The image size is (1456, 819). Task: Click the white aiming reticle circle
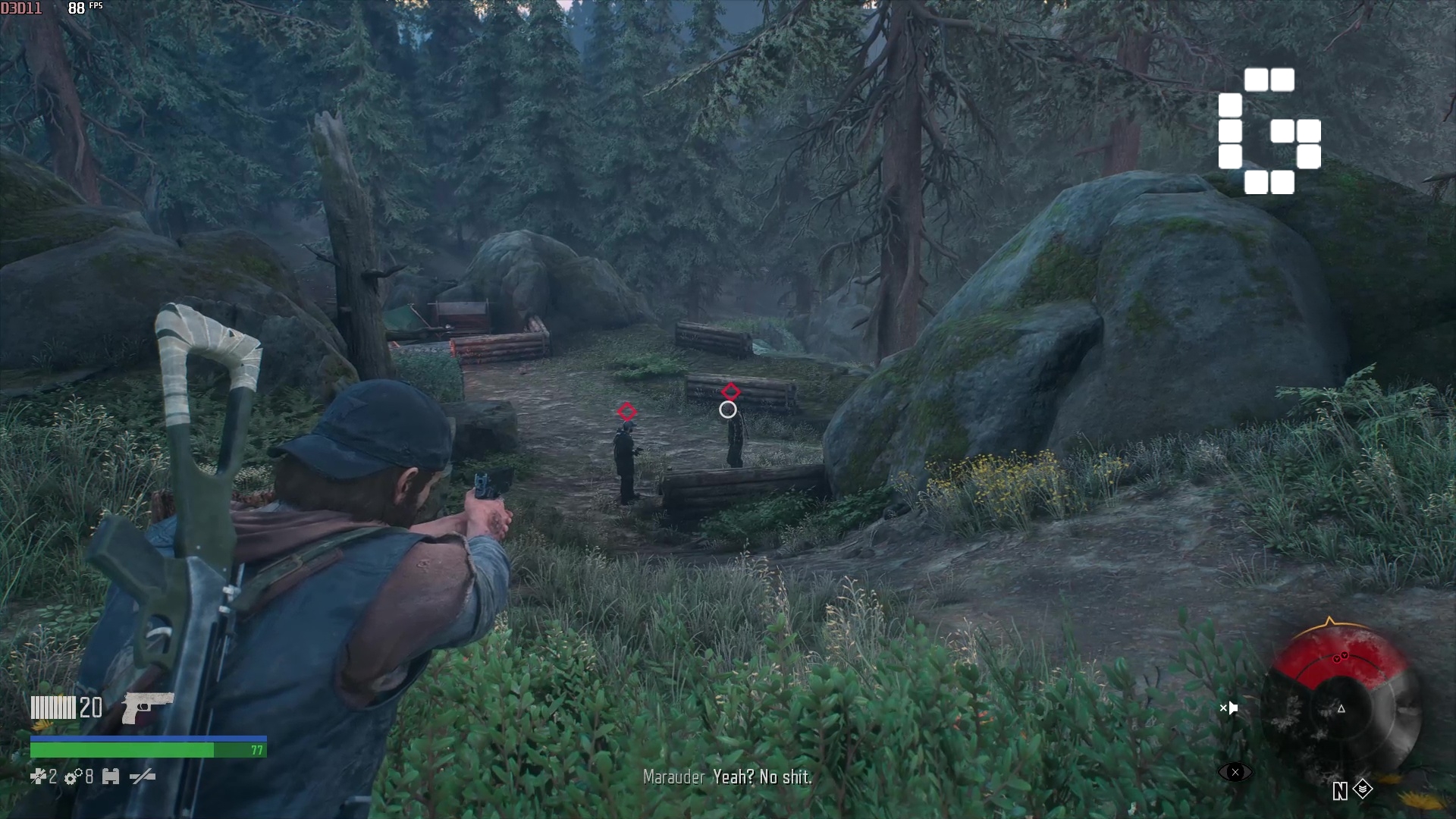(729, 408)
